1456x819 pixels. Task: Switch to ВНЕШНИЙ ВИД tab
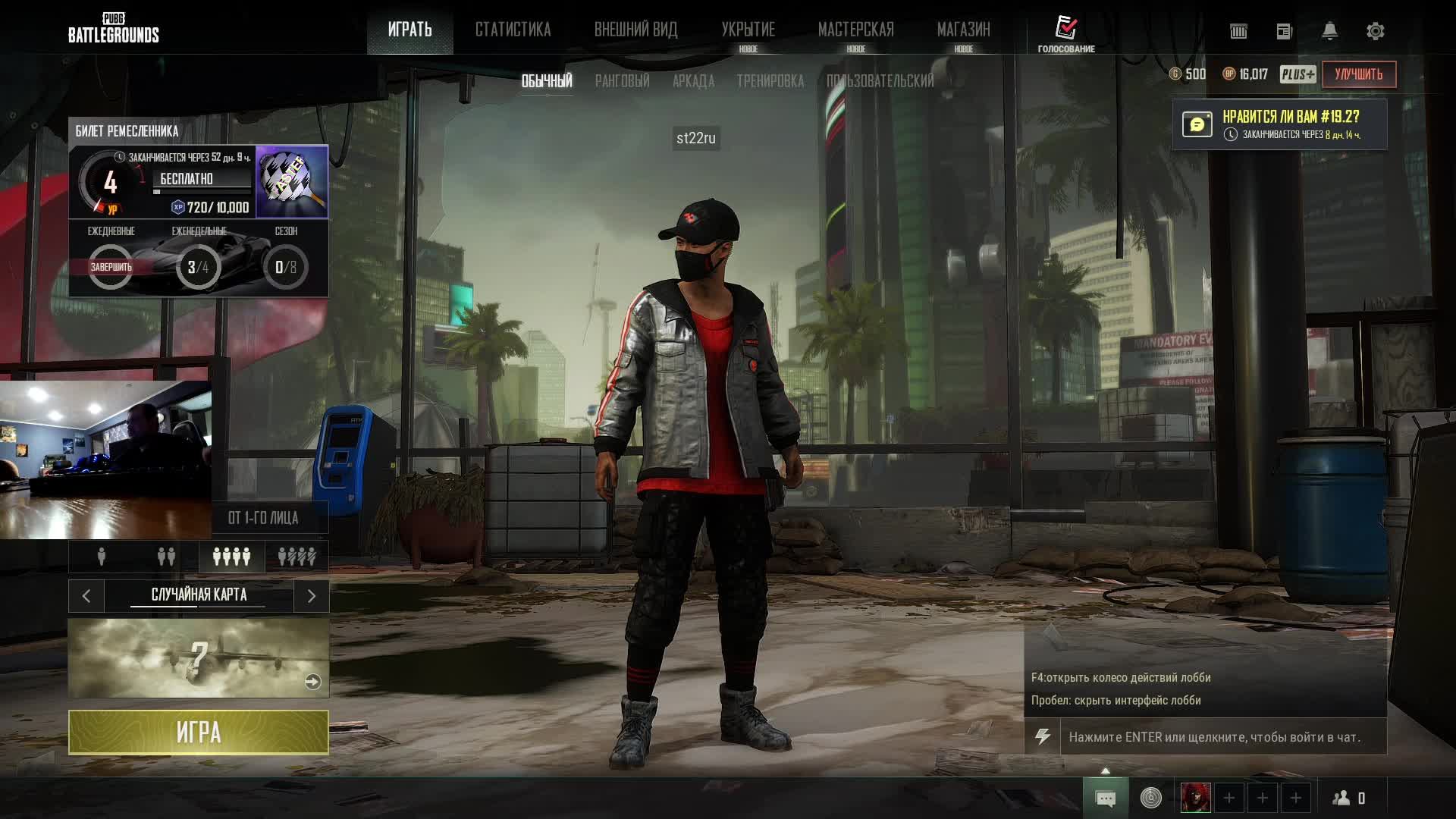point(635,30)
